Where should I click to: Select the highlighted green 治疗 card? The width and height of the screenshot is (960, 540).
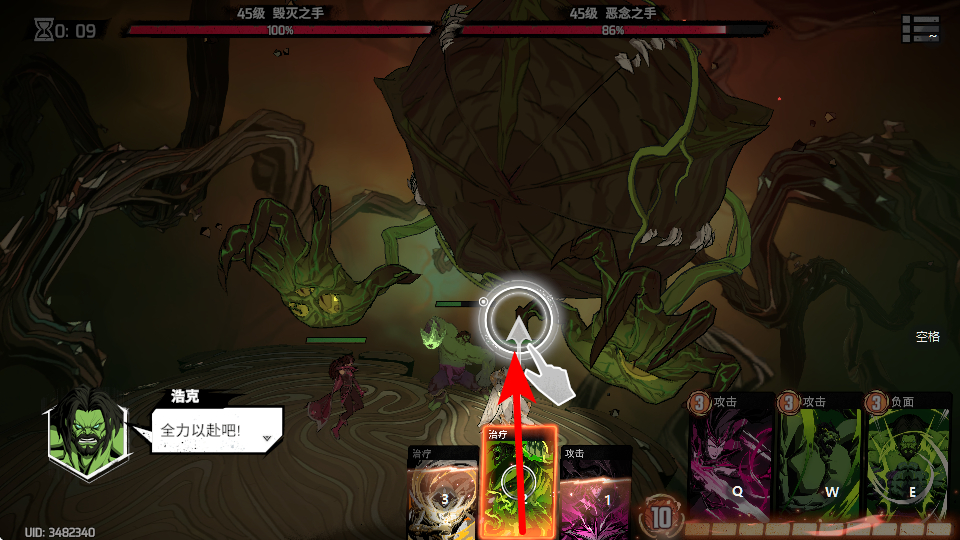coord(519,485)
